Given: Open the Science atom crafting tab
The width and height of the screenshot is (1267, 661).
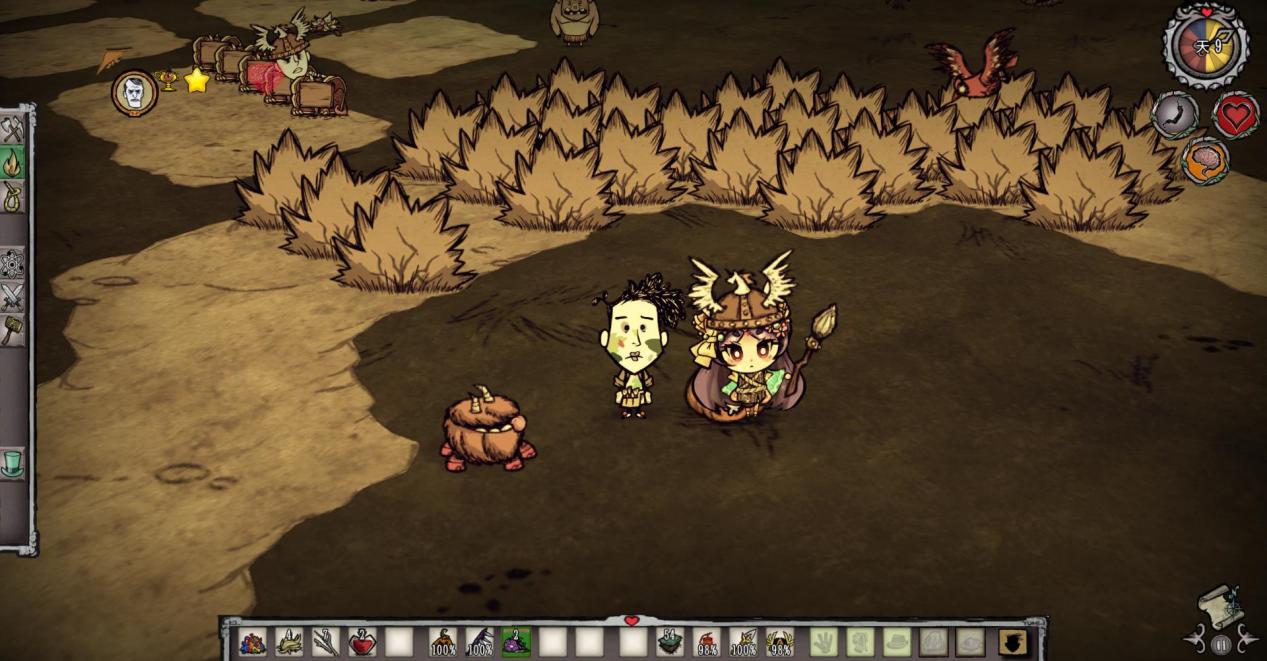Looking at the screenshot, I should pyautogui.click(x=12, y=263).
